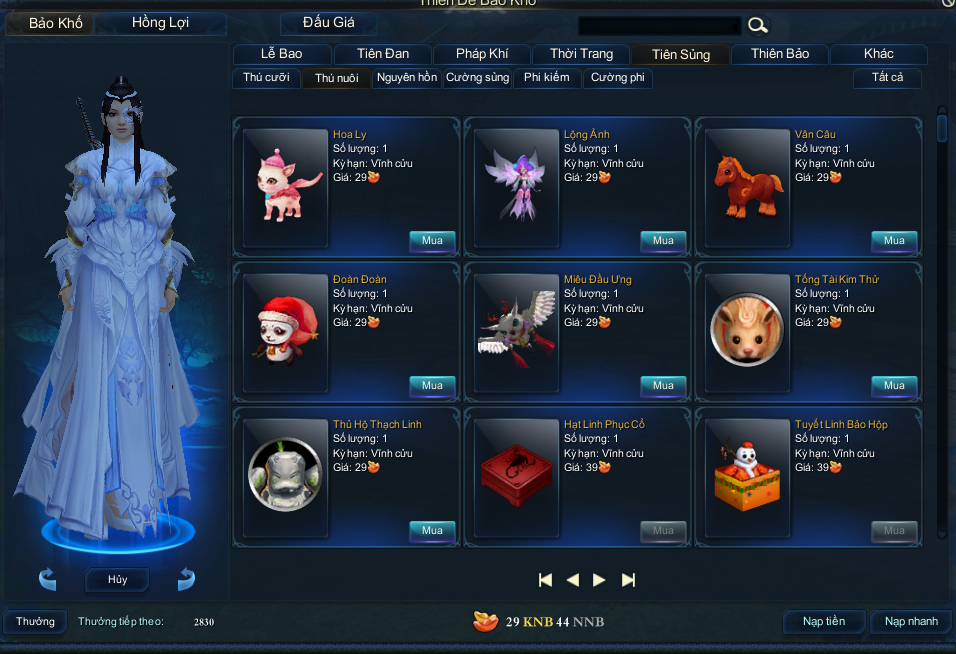The height and width of the screenshot is (654, 956).
Task: Show all items with Tất cả
Action: [x=888, y=78]
